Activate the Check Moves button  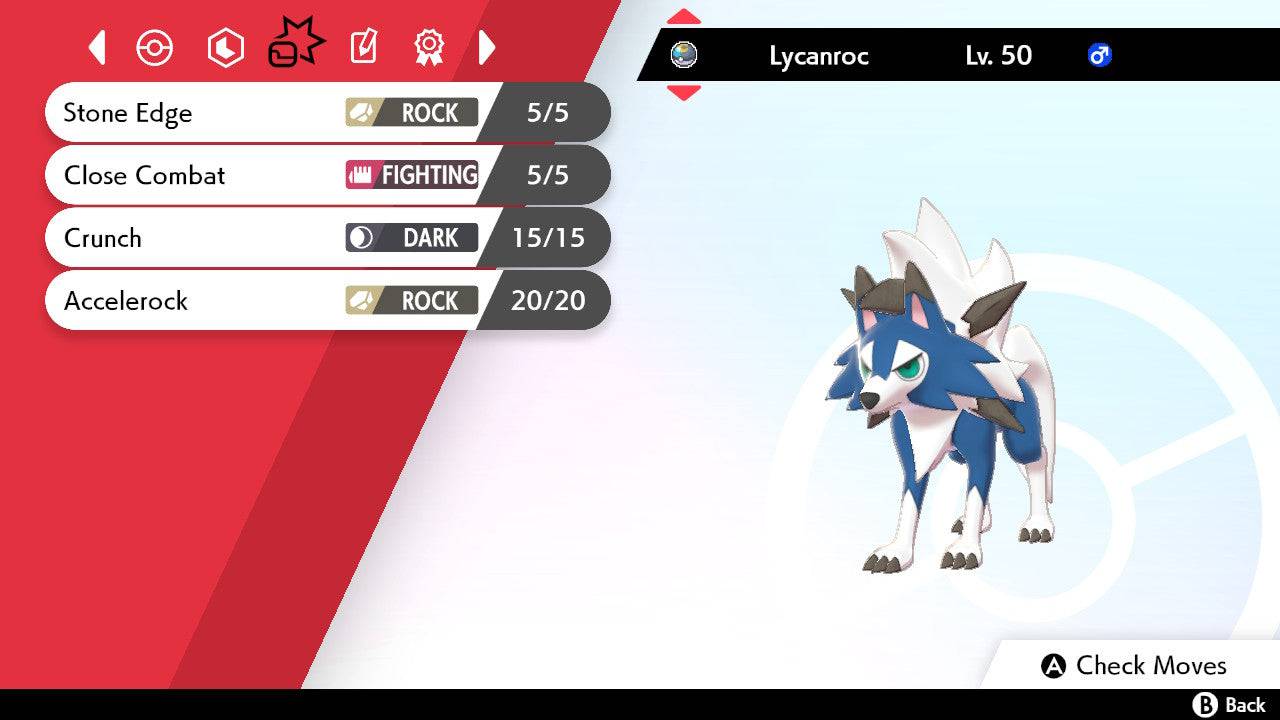pyautogui.click(x=1135, y=665)
